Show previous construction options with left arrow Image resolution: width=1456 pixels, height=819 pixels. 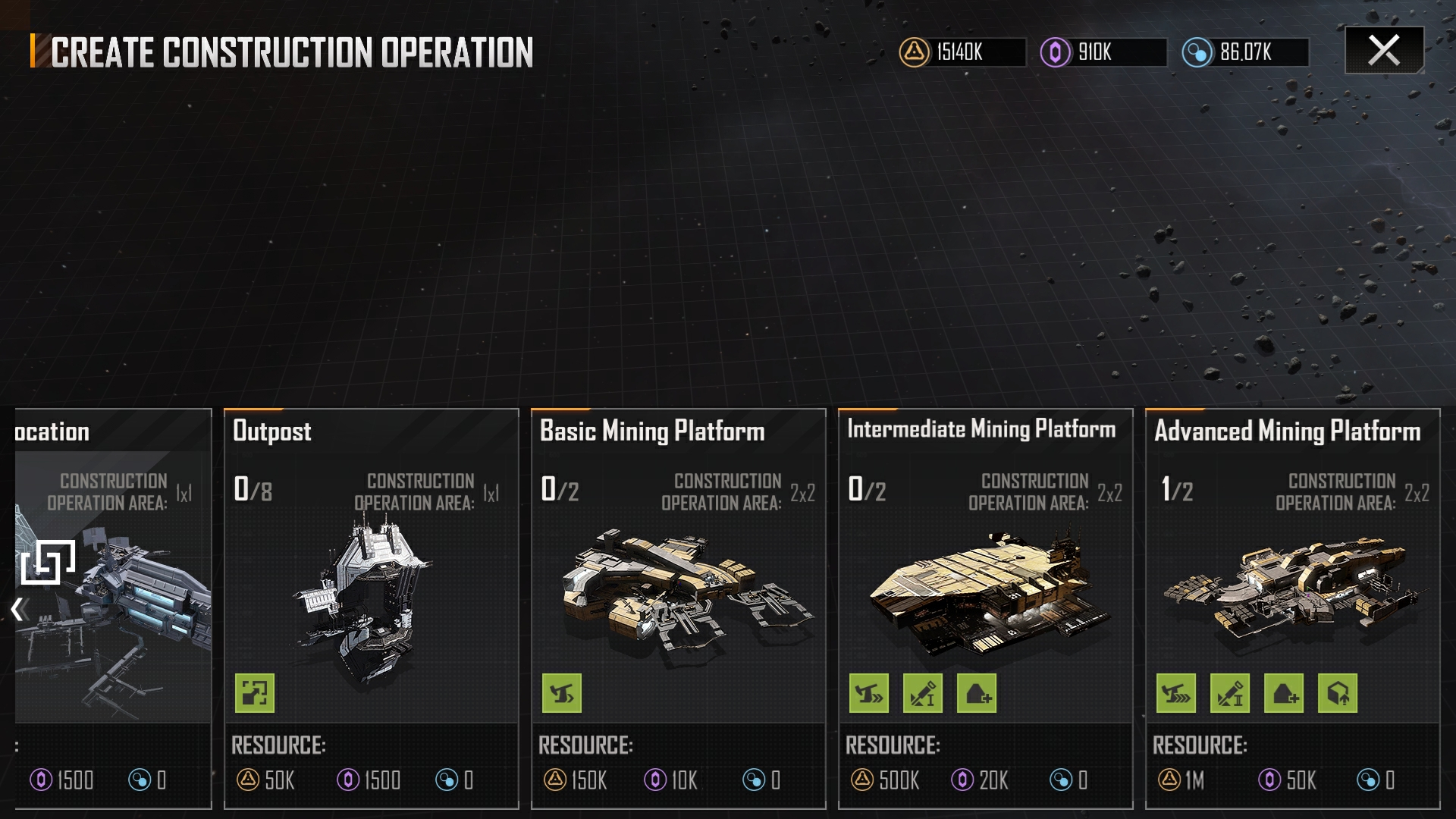[18, 609]
